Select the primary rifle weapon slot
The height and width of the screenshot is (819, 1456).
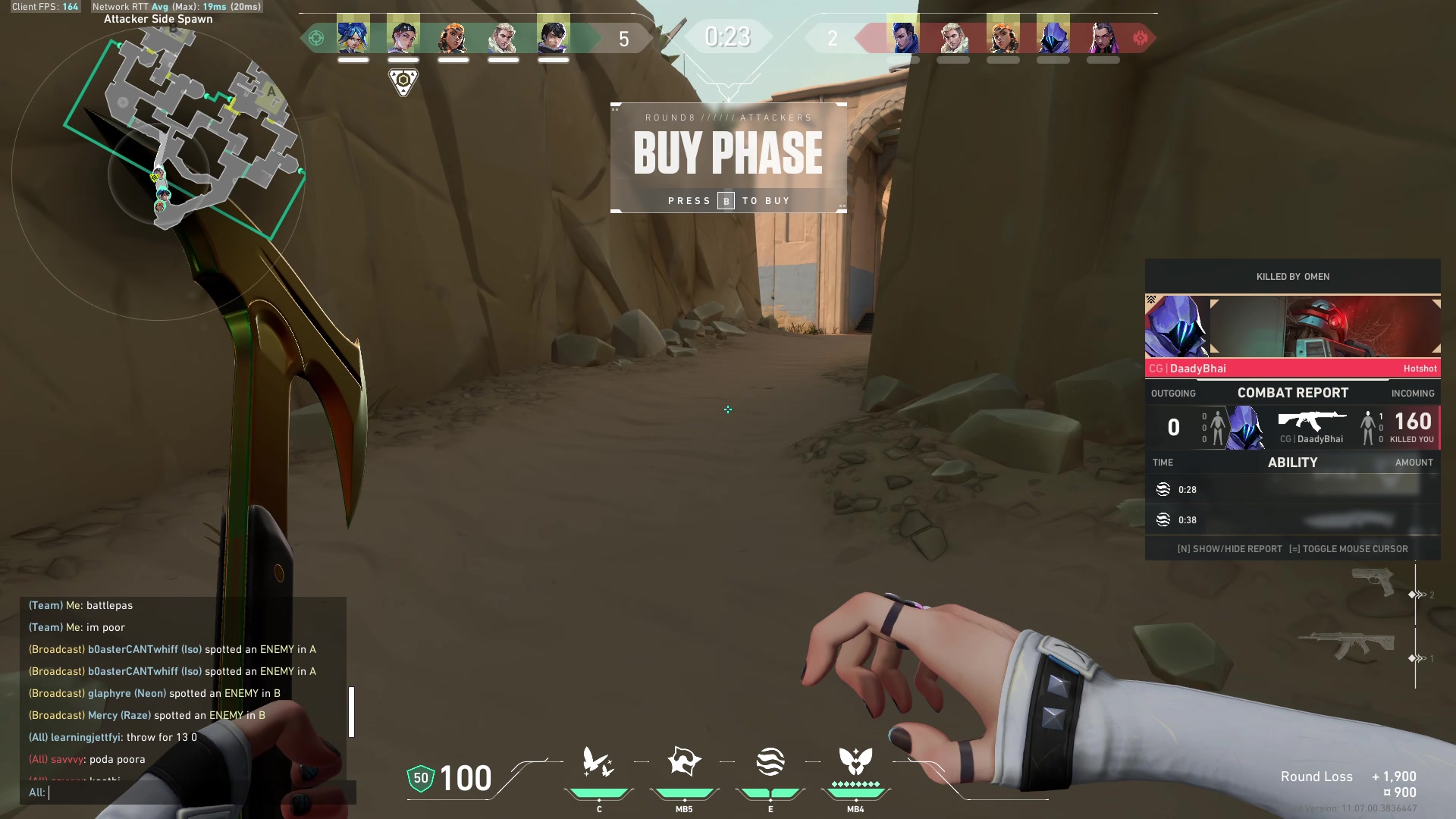[x=1347, y=645]
